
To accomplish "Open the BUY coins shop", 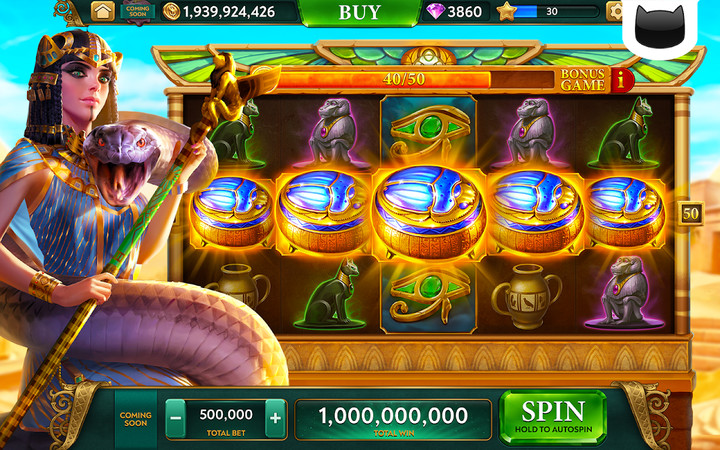I will coord(359,12).
